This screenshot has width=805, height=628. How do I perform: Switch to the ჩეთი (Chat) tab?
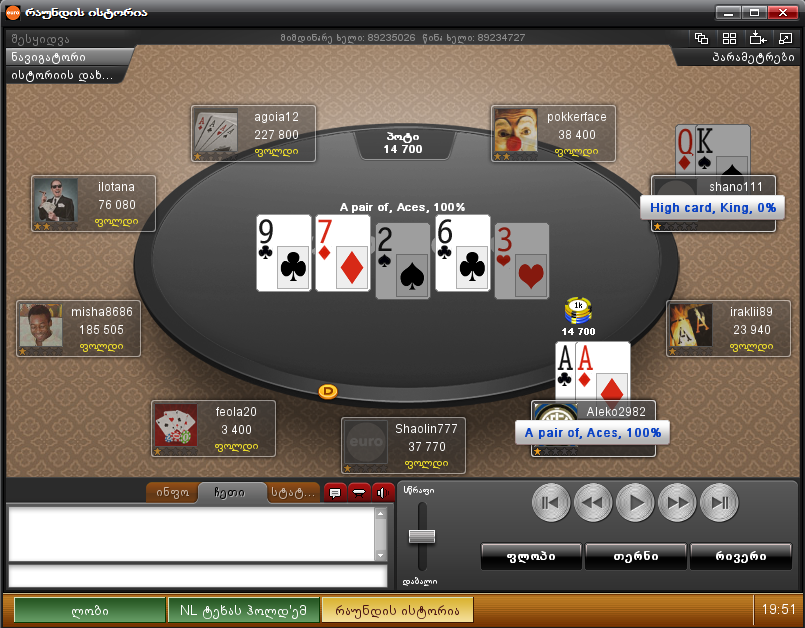click(x=231, y=492)
